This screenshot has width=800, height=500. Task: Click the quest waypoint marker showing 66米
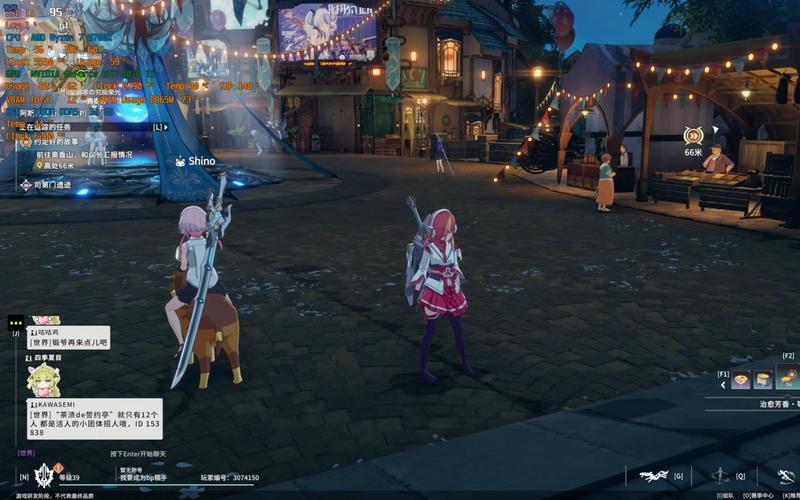[x=693, y=136]
